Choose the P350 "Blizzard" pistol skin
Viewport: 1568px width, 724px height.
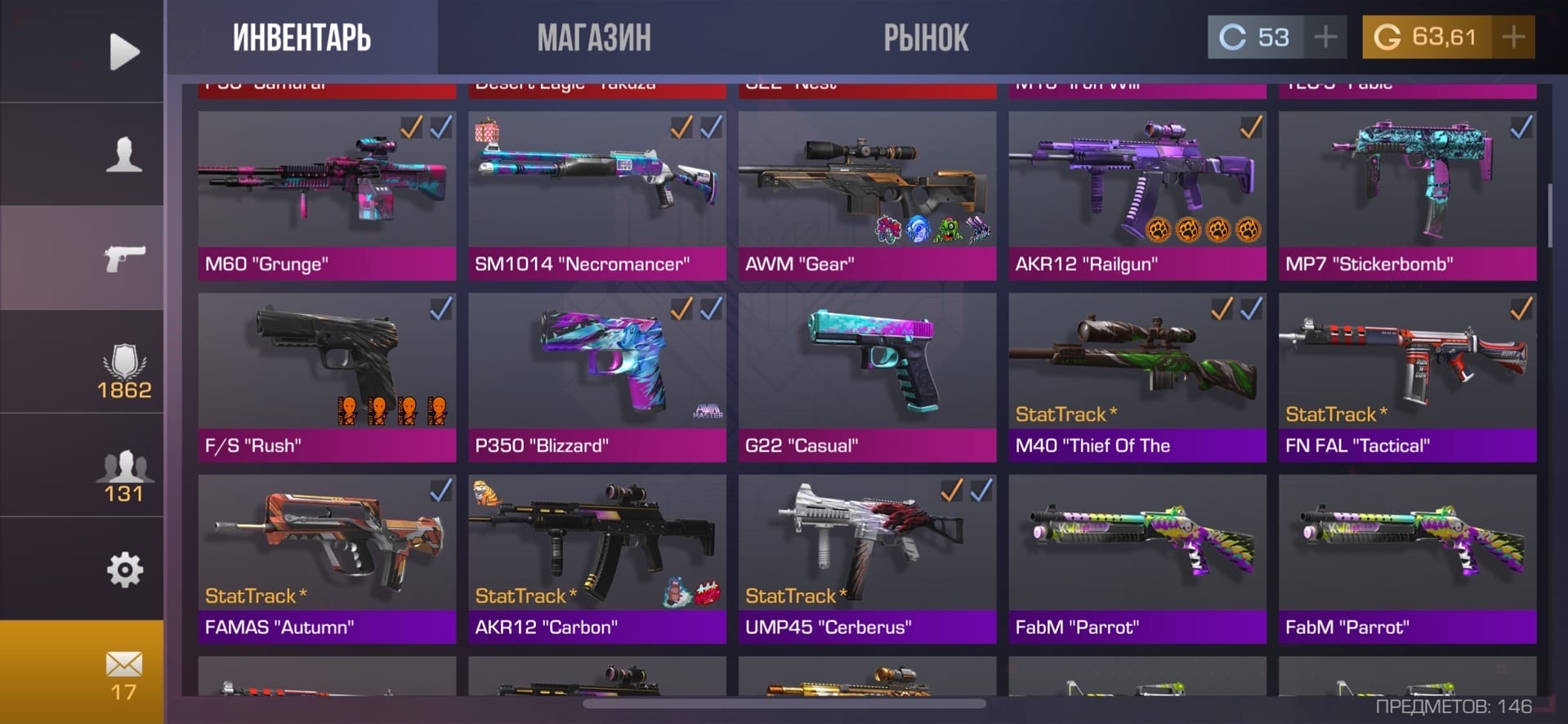pos(596,378)
